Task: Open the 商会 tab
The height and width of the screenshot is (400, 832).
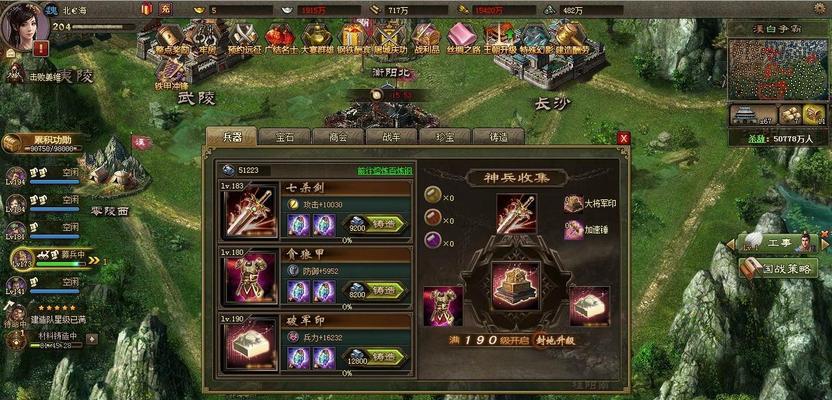Action: (337, 137)
